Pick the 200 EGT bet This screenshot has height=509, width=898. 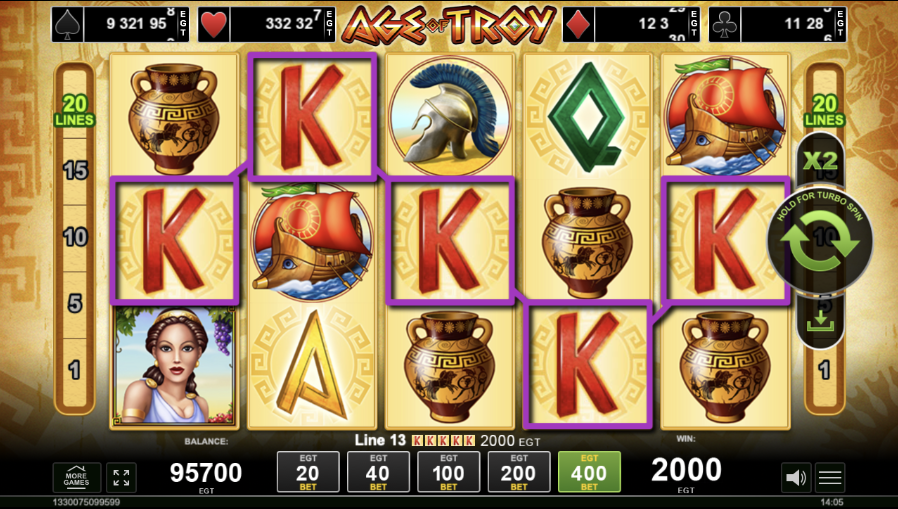point(519,472)
